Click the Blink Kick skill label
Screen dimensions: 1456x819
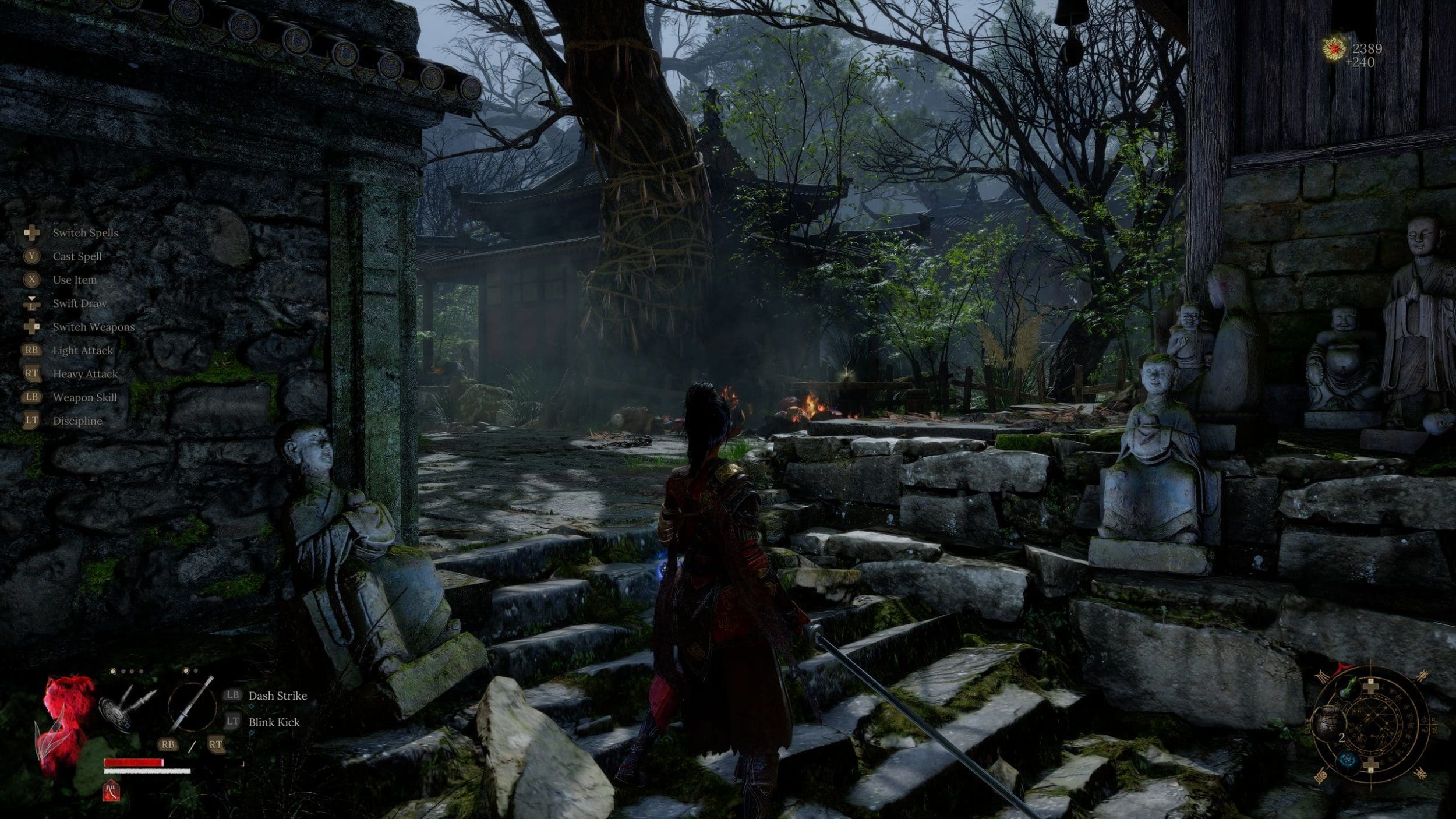point(274,722)
